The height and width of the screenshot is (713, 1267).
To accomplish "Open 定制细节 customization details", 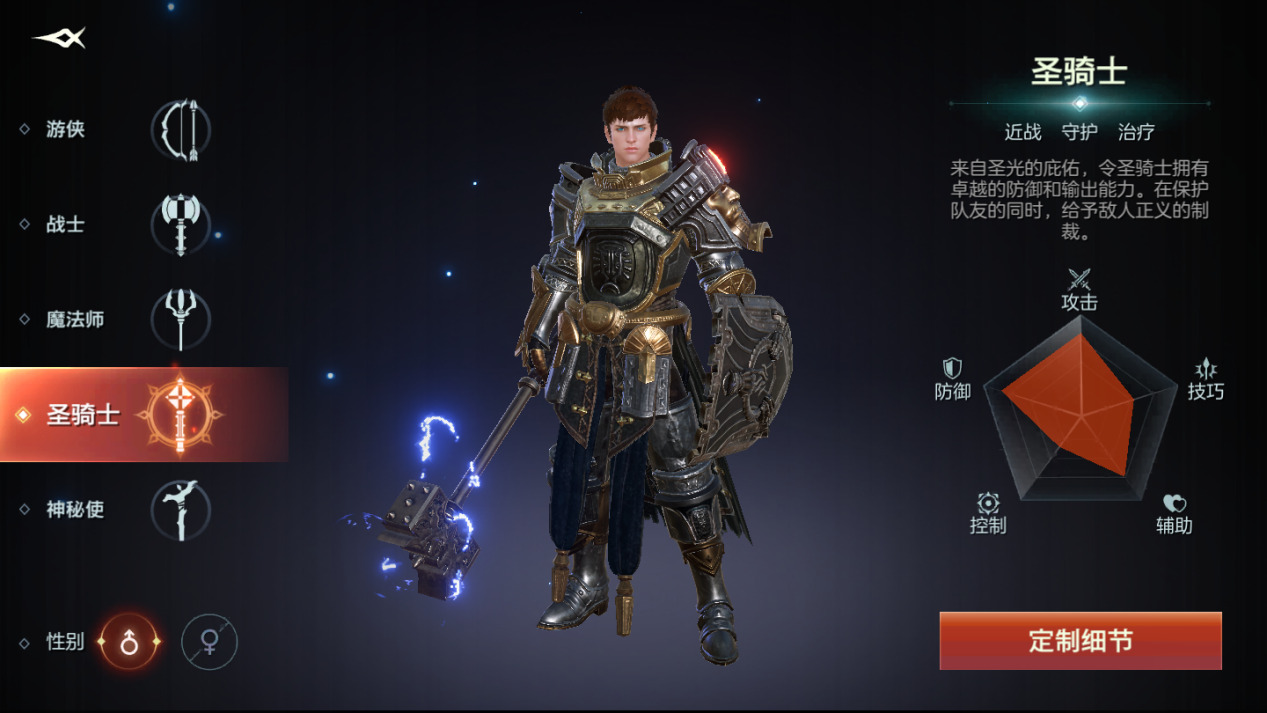I will coord(1080,641).
